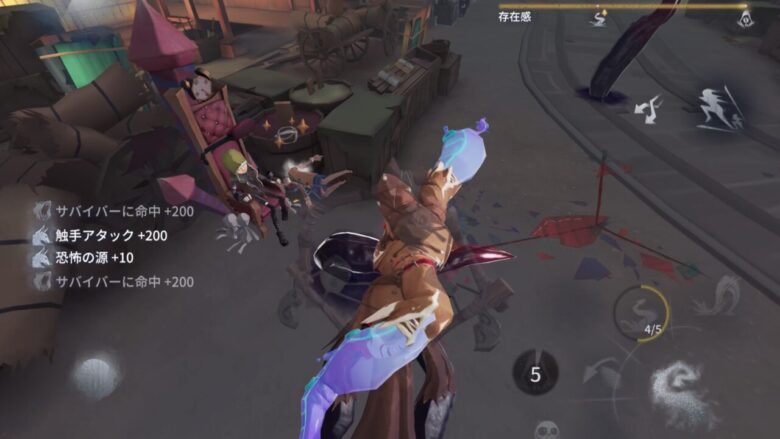Activate the tentacle skill showing 4/5 charges

coord(641,311)
